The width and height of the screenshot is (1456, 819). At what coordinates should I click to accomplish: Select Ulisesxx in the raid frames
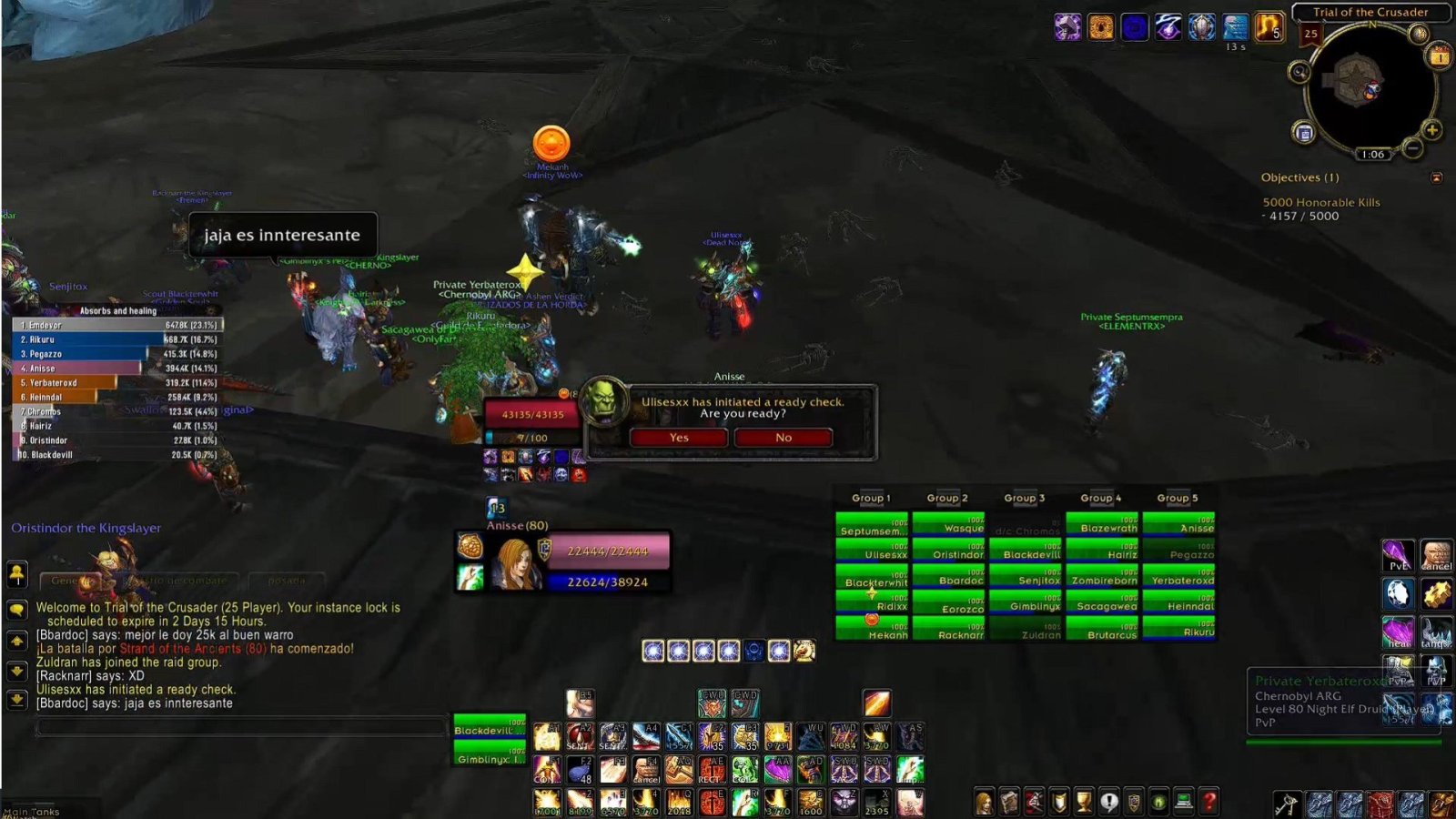(872, 551)
